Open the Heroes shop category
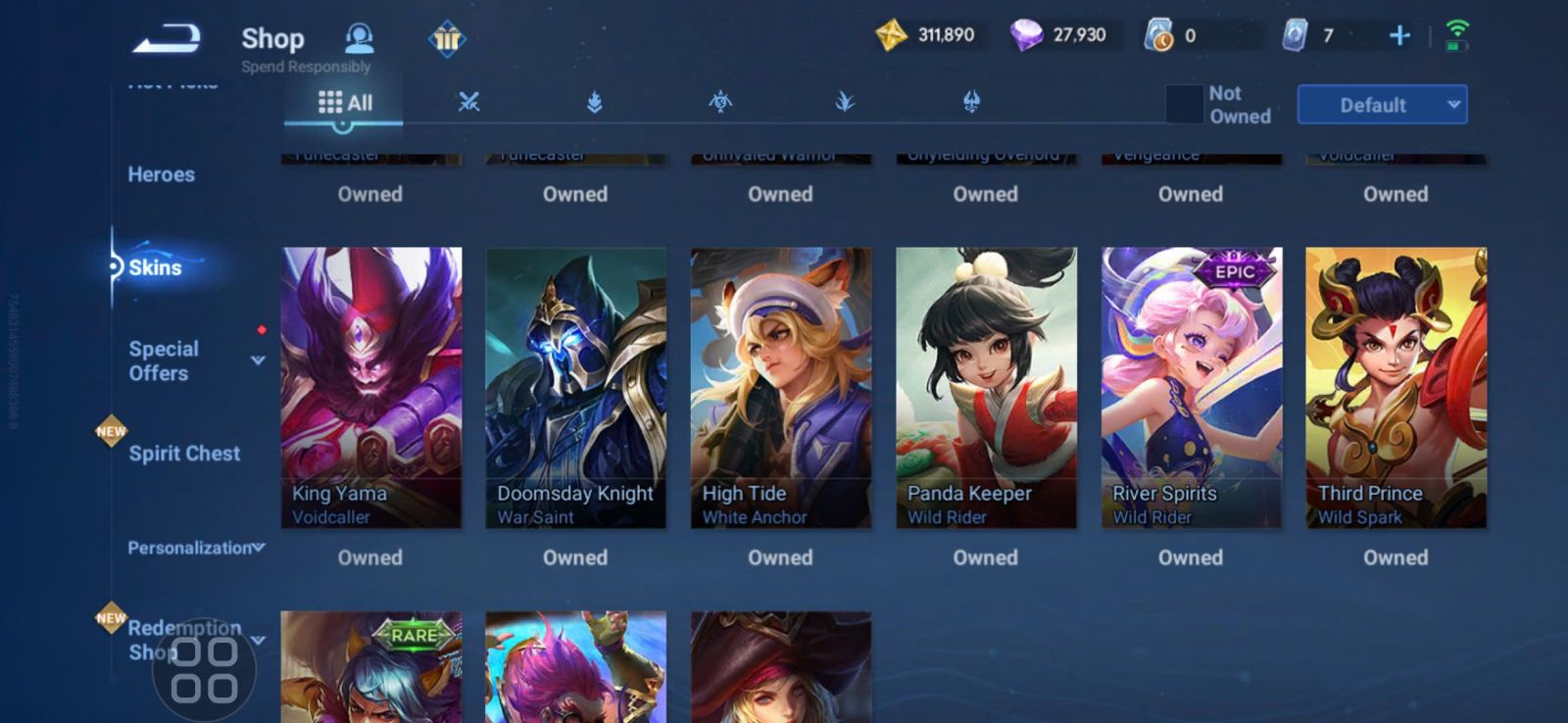Viewport: 1568px width, 723px height. pyautogui.click(x=162, y=174)
